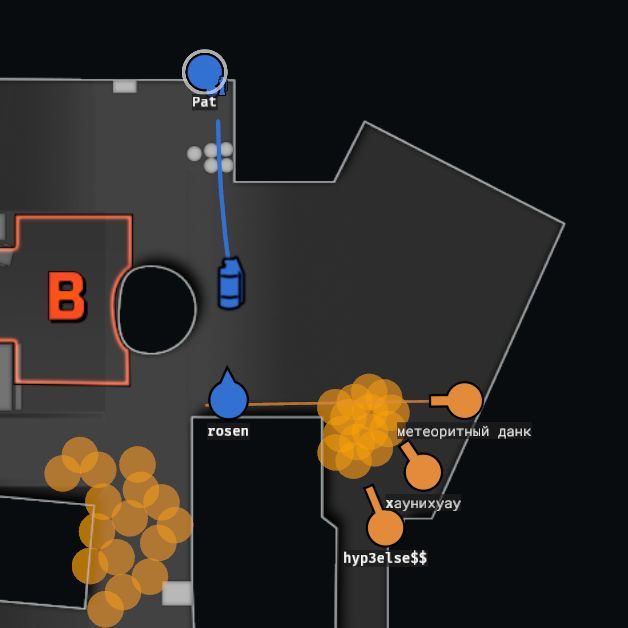Select the blue grenade canister icon
Screen dimensions: 628x628
pos(231,284)
